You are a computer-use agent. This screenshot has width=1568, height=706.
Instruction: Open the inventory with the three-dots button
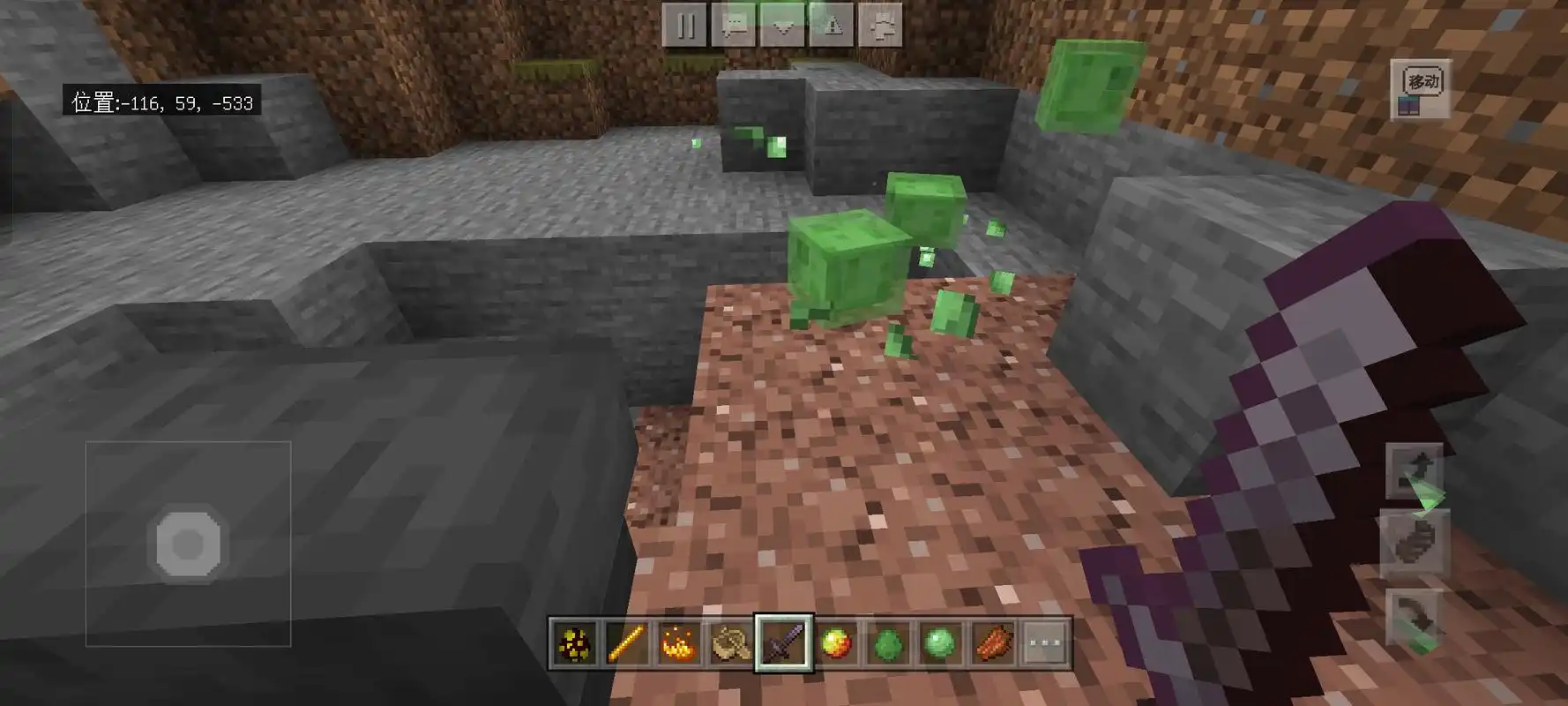[x=1044, y=643]
